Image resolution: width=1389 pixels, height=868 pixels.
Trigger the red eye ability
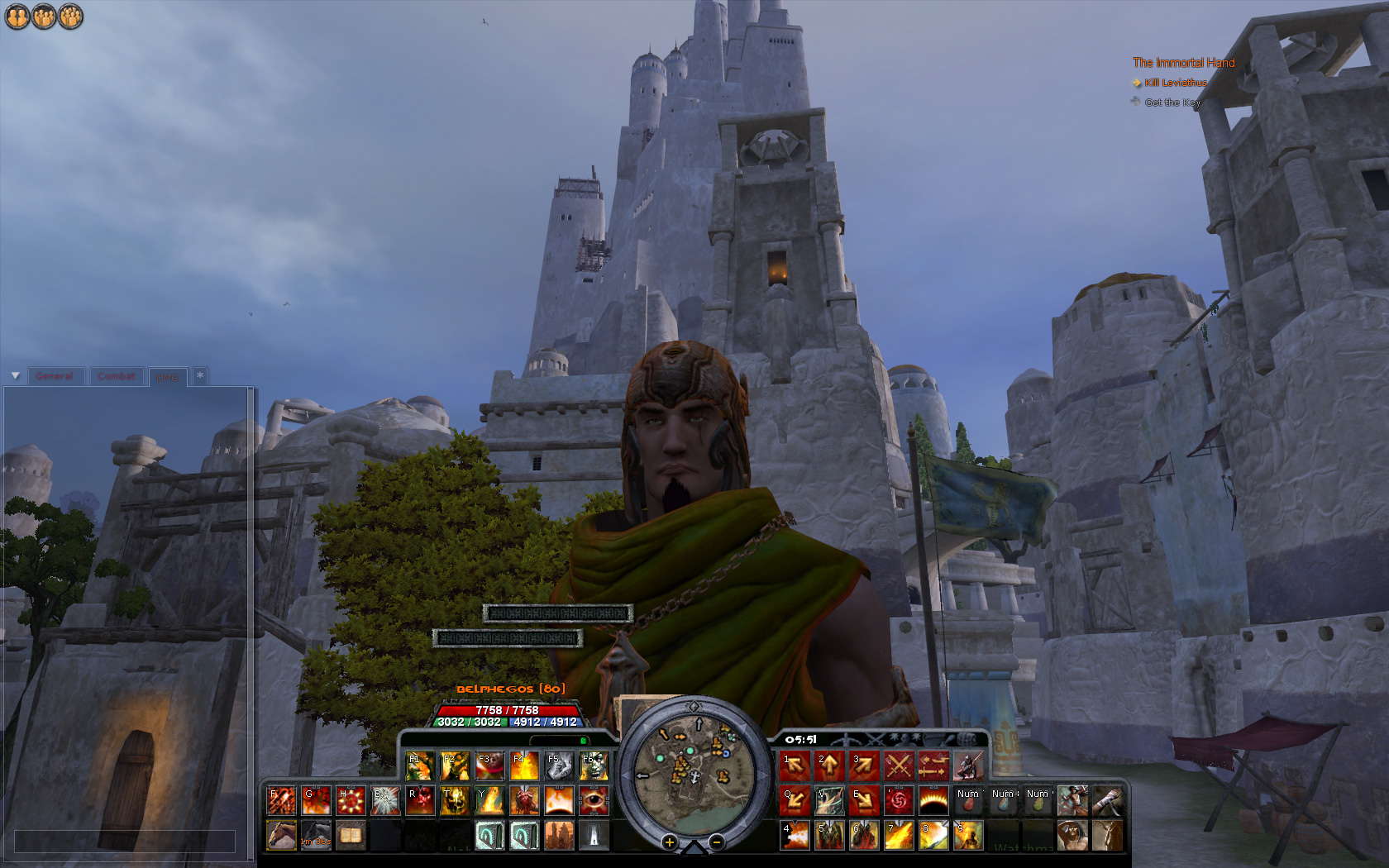pos(594,801)
